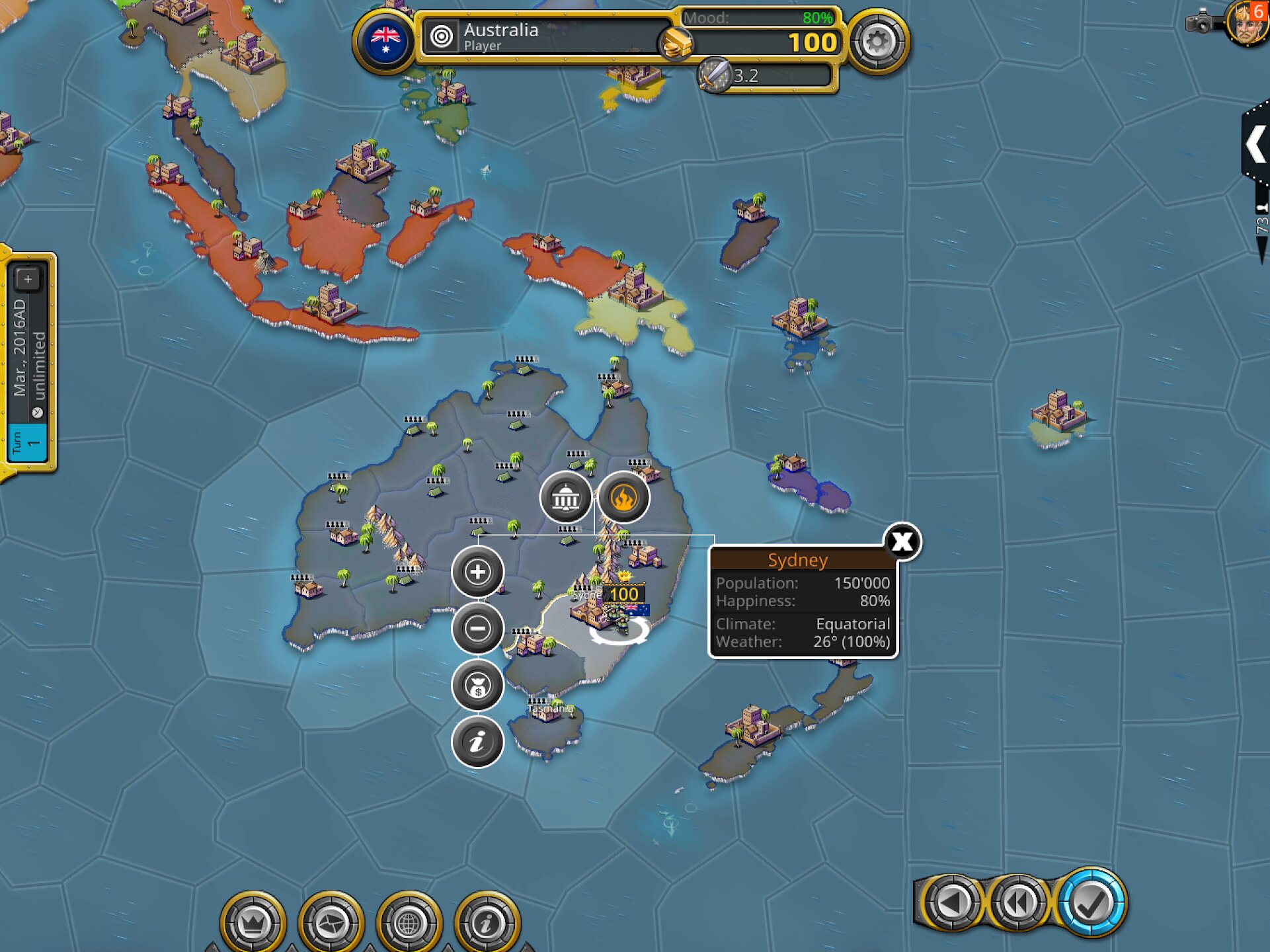The height and width of the screenshot is (952, 1270).
Task: Open the settings gear menu
Action: 877,42
